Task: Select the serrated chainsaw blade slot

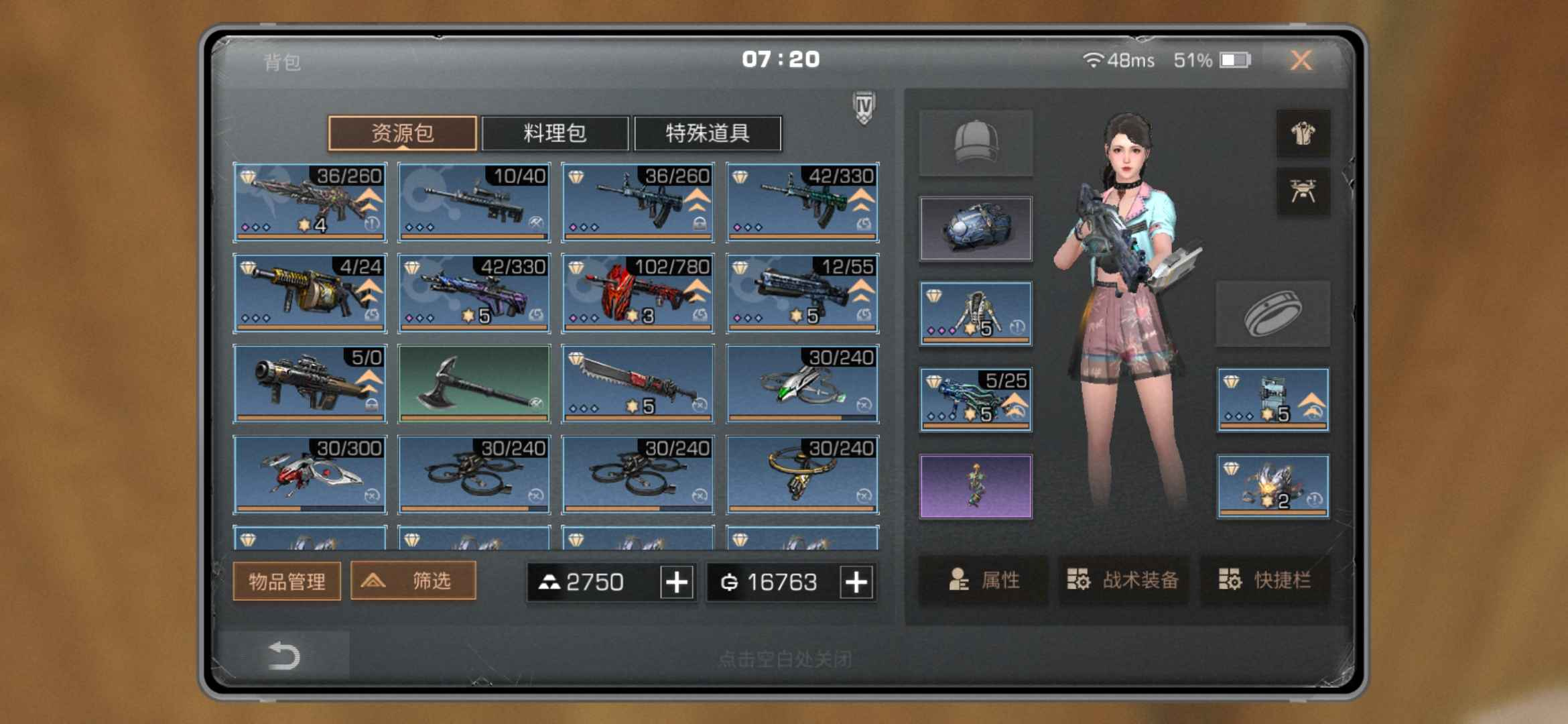Action: coord(638,383)
